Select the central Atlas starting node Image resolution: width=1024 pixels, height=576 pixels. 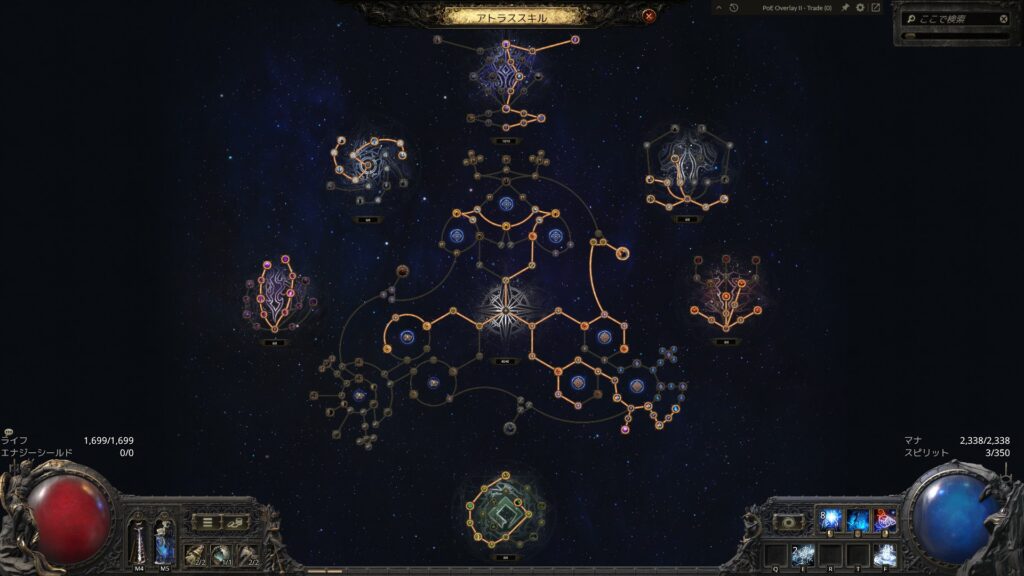coord(505,307)
